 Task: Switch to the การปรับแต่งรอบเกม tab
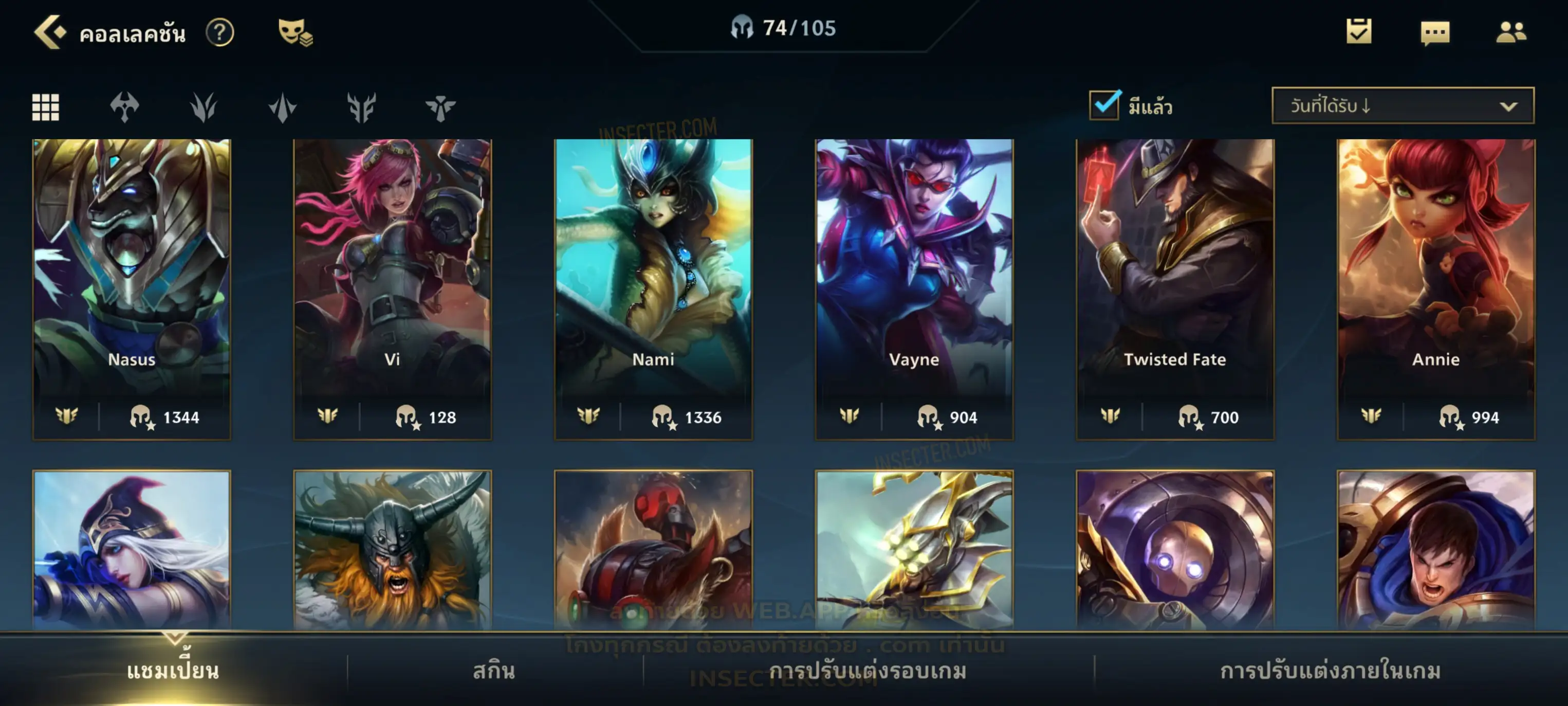point(868,671)
